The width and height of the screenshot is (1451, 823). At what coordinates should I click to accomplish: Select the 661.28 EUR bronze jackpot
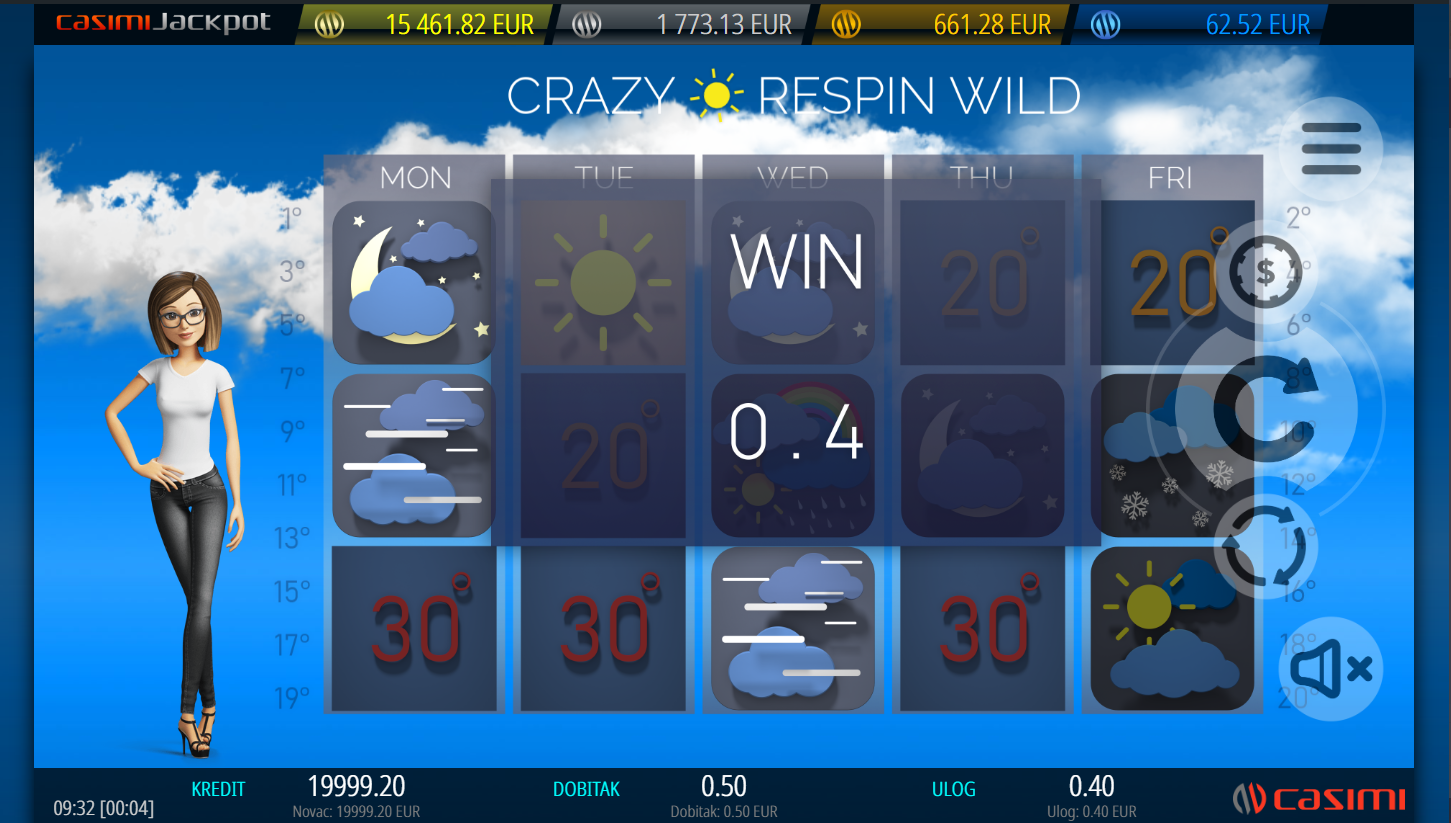point(943,25)
